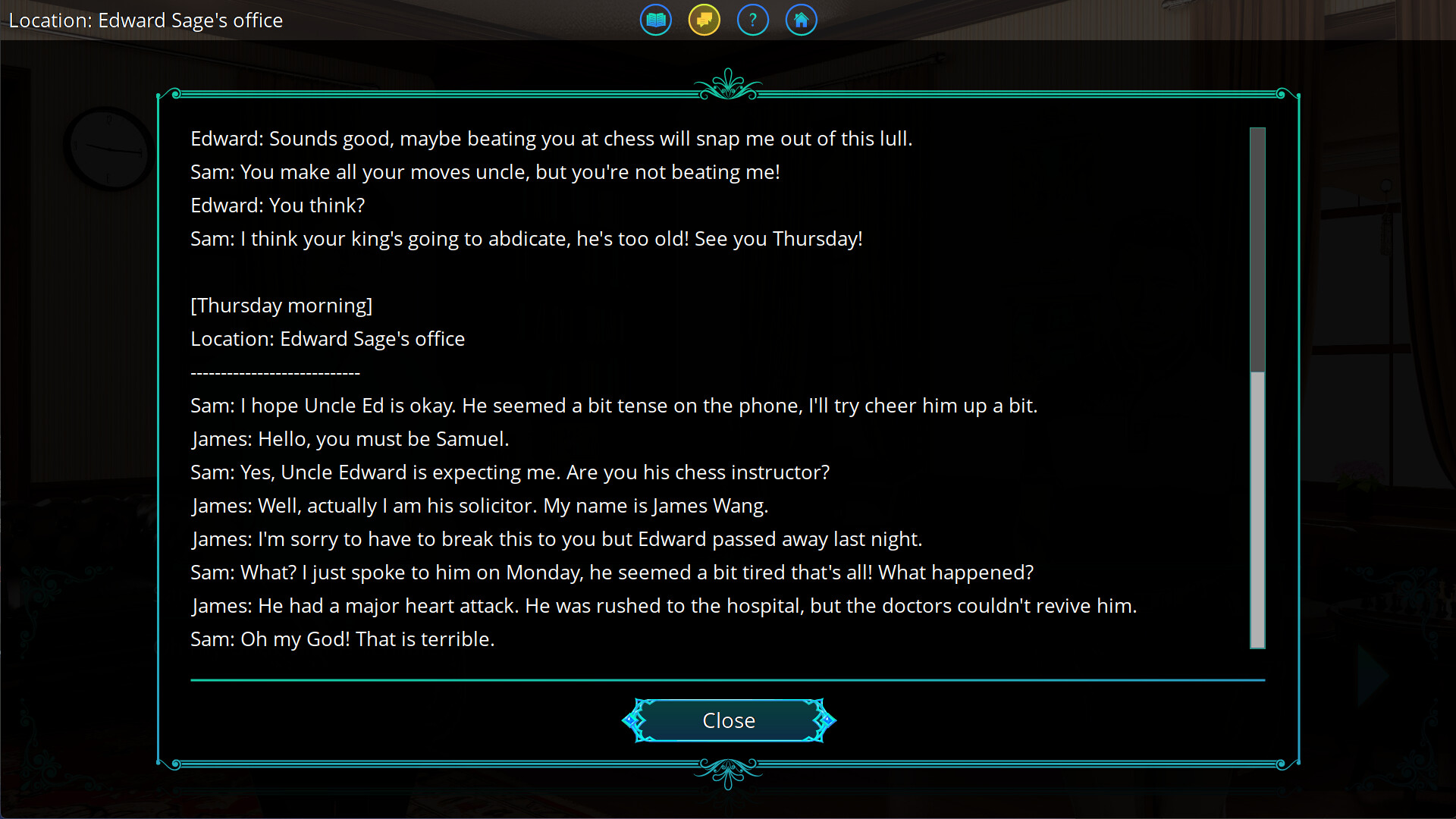This screenshot has width=1456, height=819.
Task: Click the '[Thursday morning]' heading in the log
Action: pyautogui.click(x=281, y=305)
